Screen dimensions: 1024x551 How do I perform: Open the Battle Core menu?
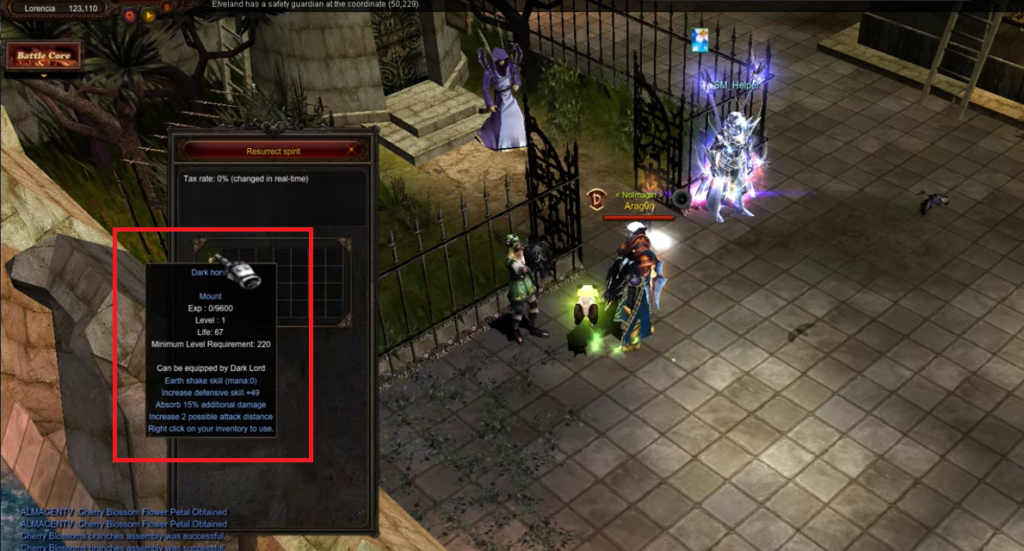pos(43,57)
